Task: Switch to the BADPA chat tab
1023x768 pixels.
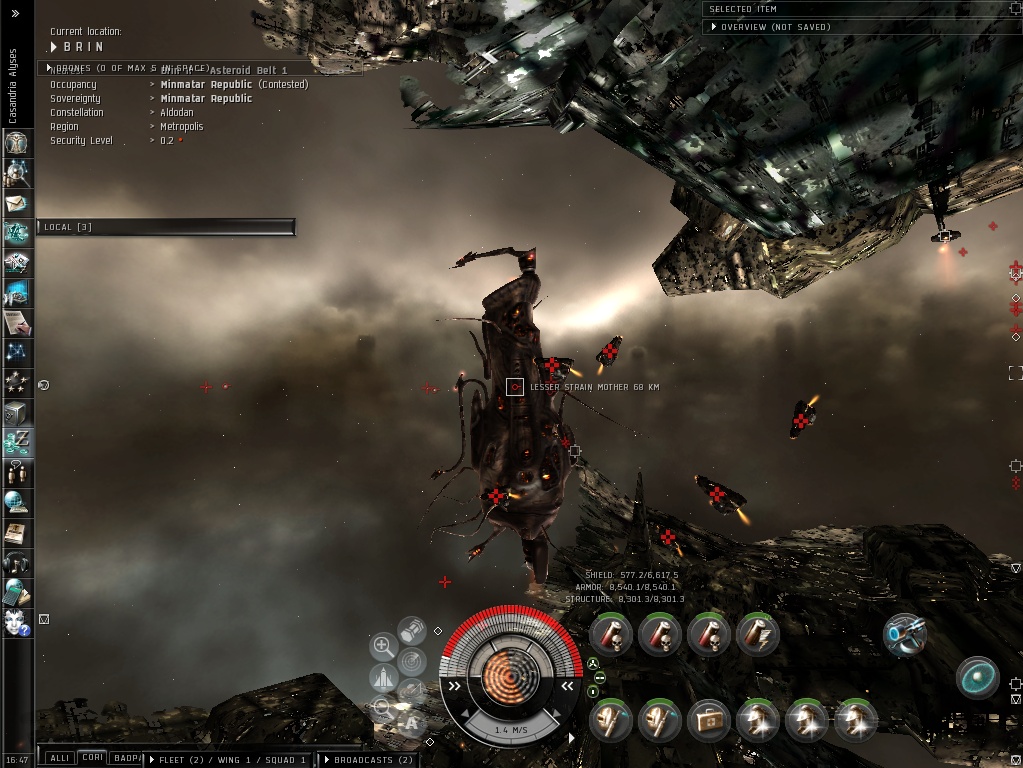Action: coord(125,759)
